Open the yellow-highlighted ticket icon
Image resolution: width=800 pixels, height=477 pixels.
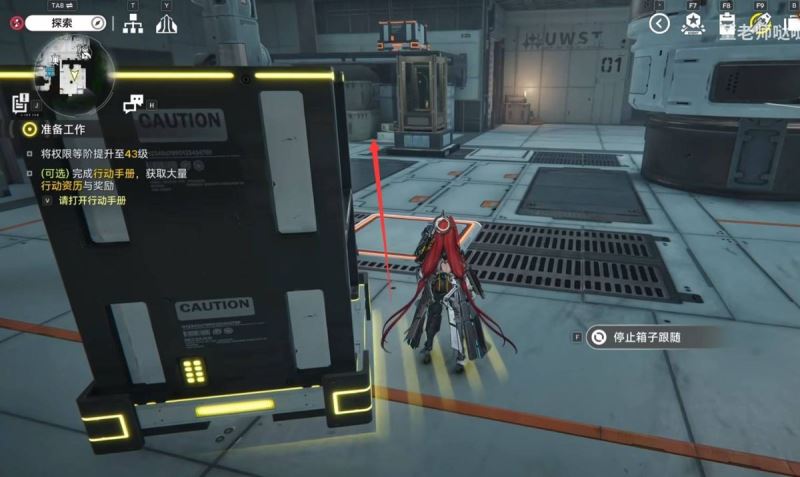[760, 24]
